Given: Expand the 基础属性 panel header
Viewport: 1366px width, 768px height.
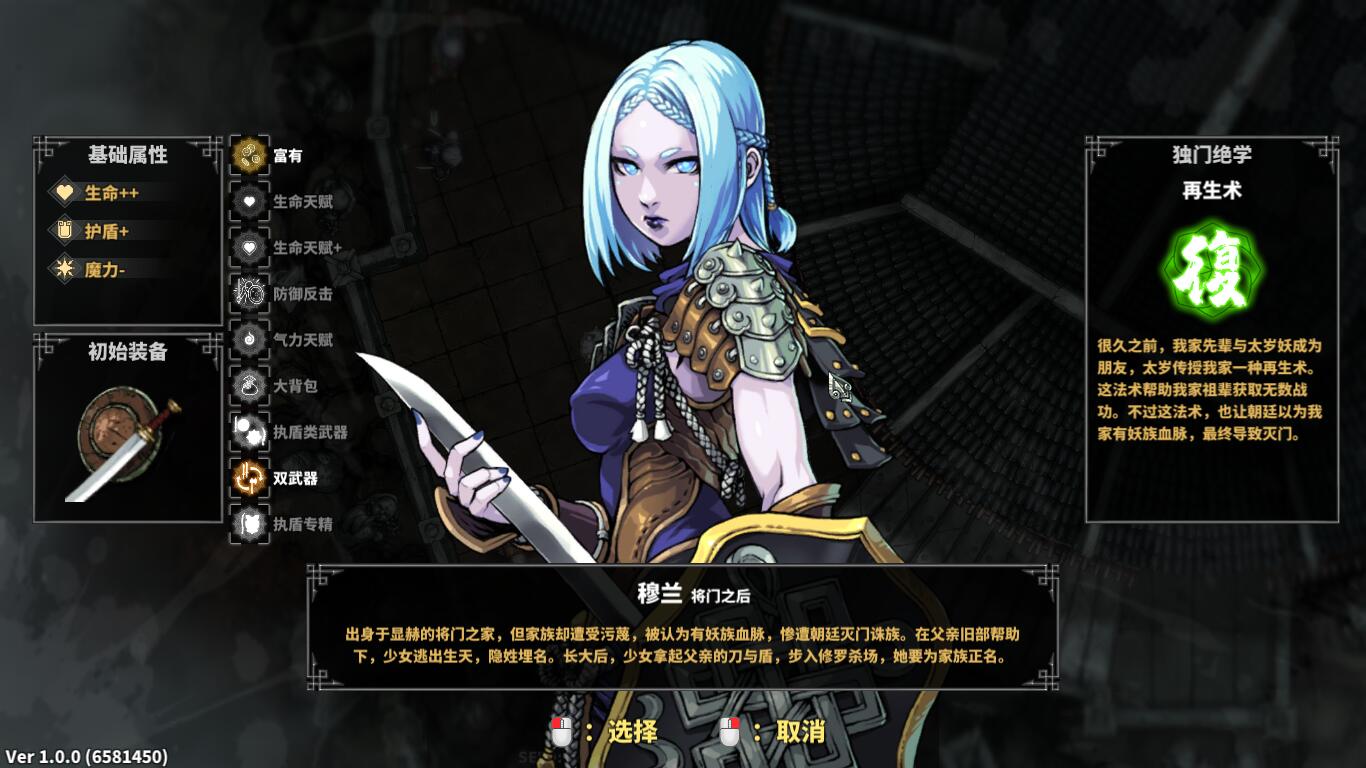Looking at the screenshot, I should point(127,155).
